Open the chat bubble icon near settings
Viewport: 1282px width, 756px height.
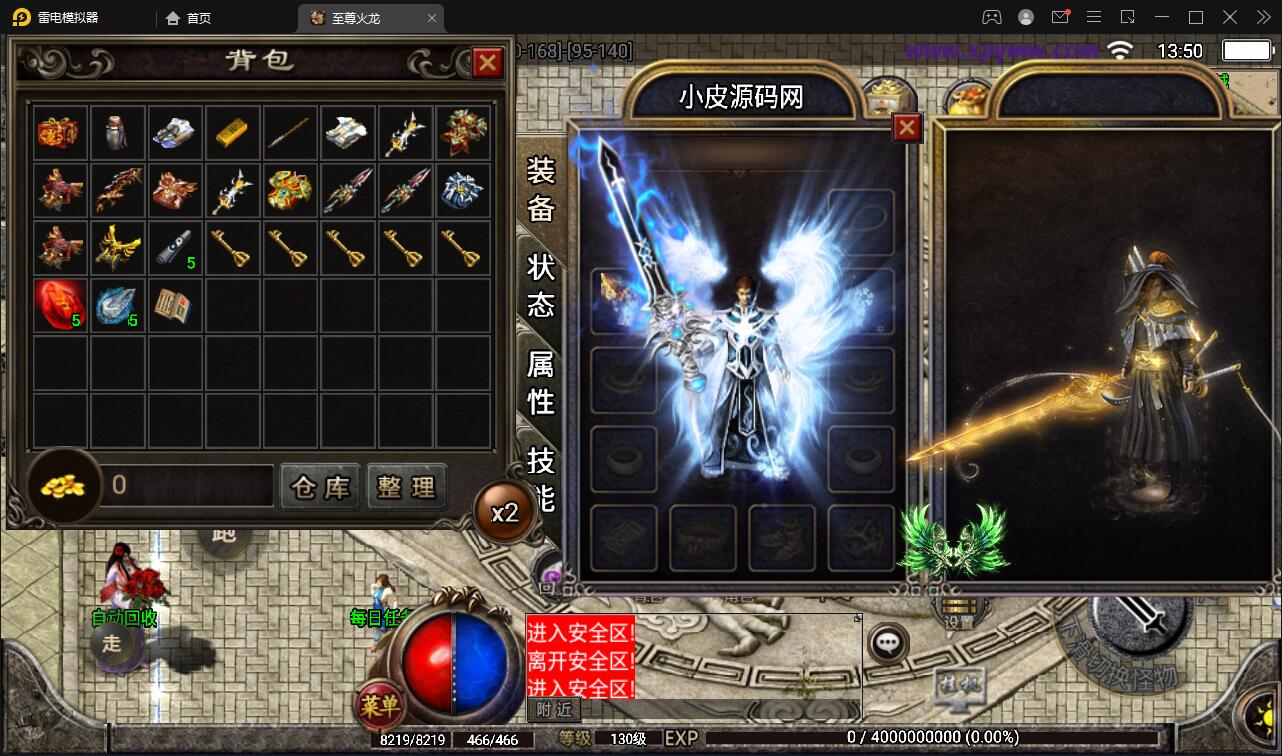(888, 642)
